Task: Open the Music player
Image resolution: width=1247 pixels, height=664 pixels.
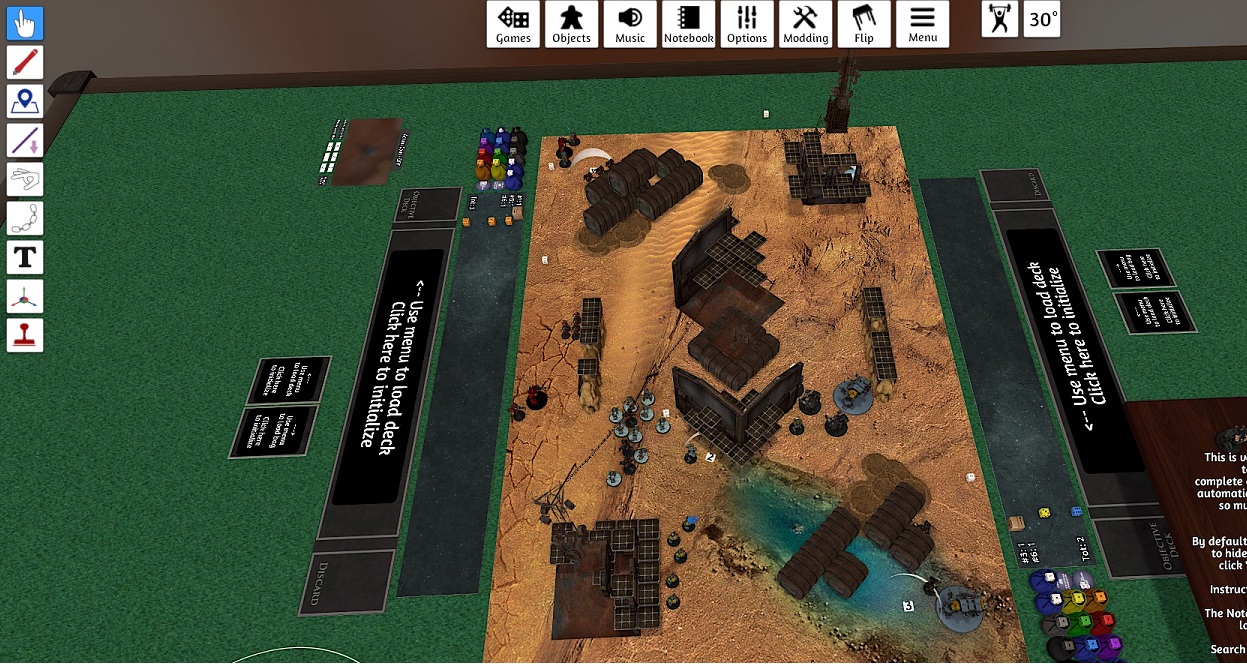Action: (x=630, y=24)
